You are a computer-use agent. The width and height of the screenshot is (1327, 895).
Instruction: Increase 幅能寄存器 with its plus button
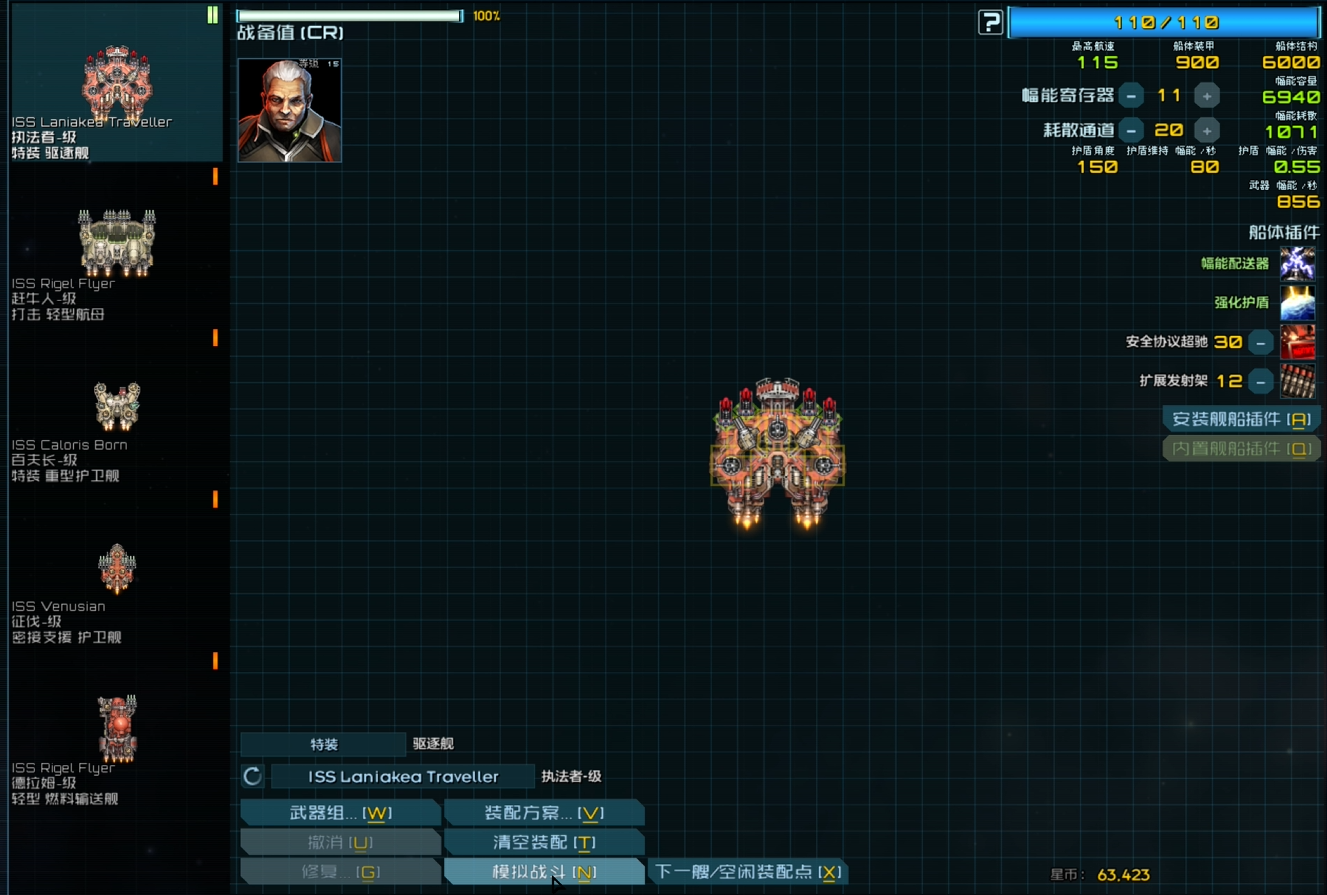click(1207, 96)
